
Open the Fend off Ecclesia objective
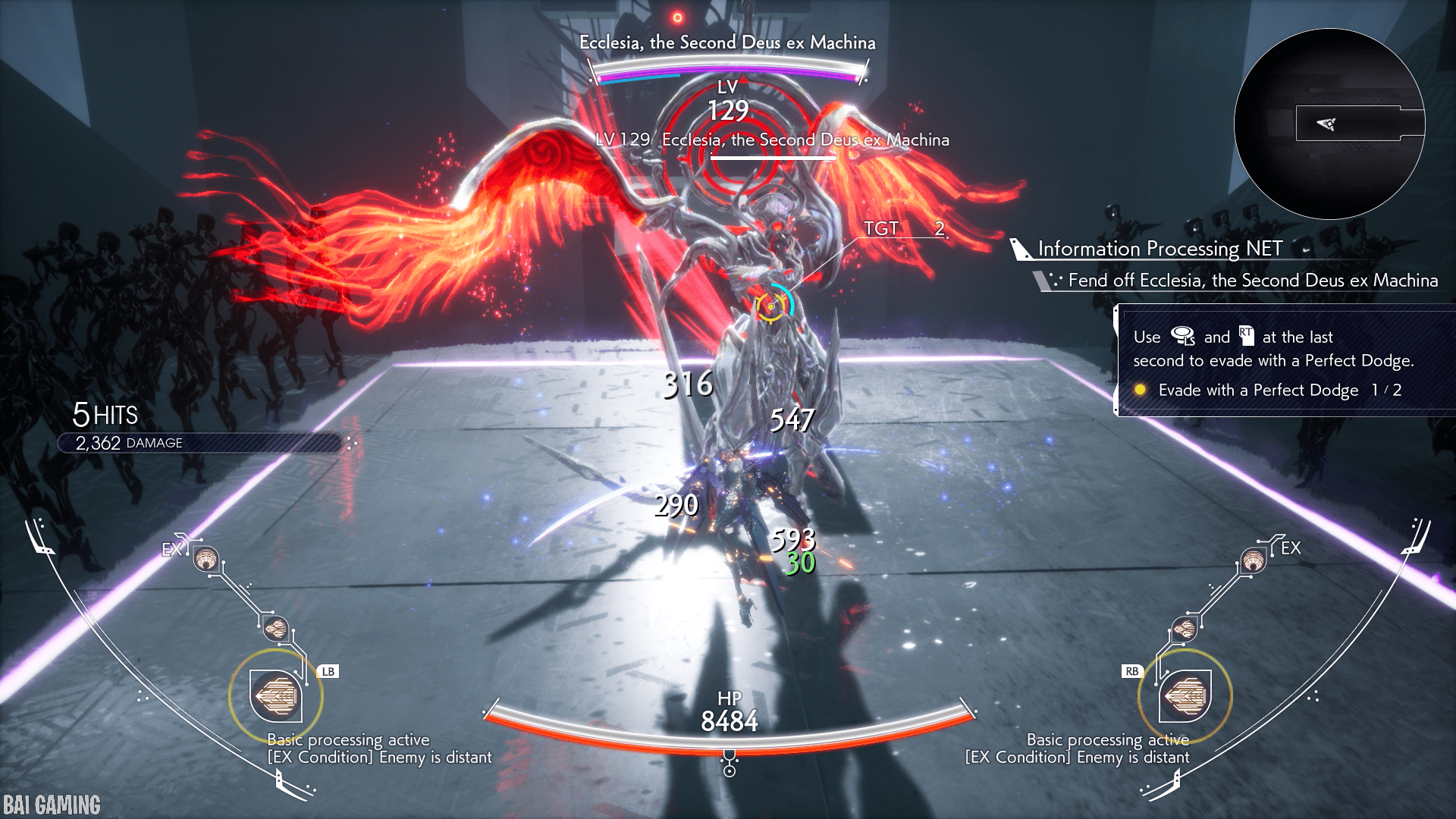coord(1252,281)
